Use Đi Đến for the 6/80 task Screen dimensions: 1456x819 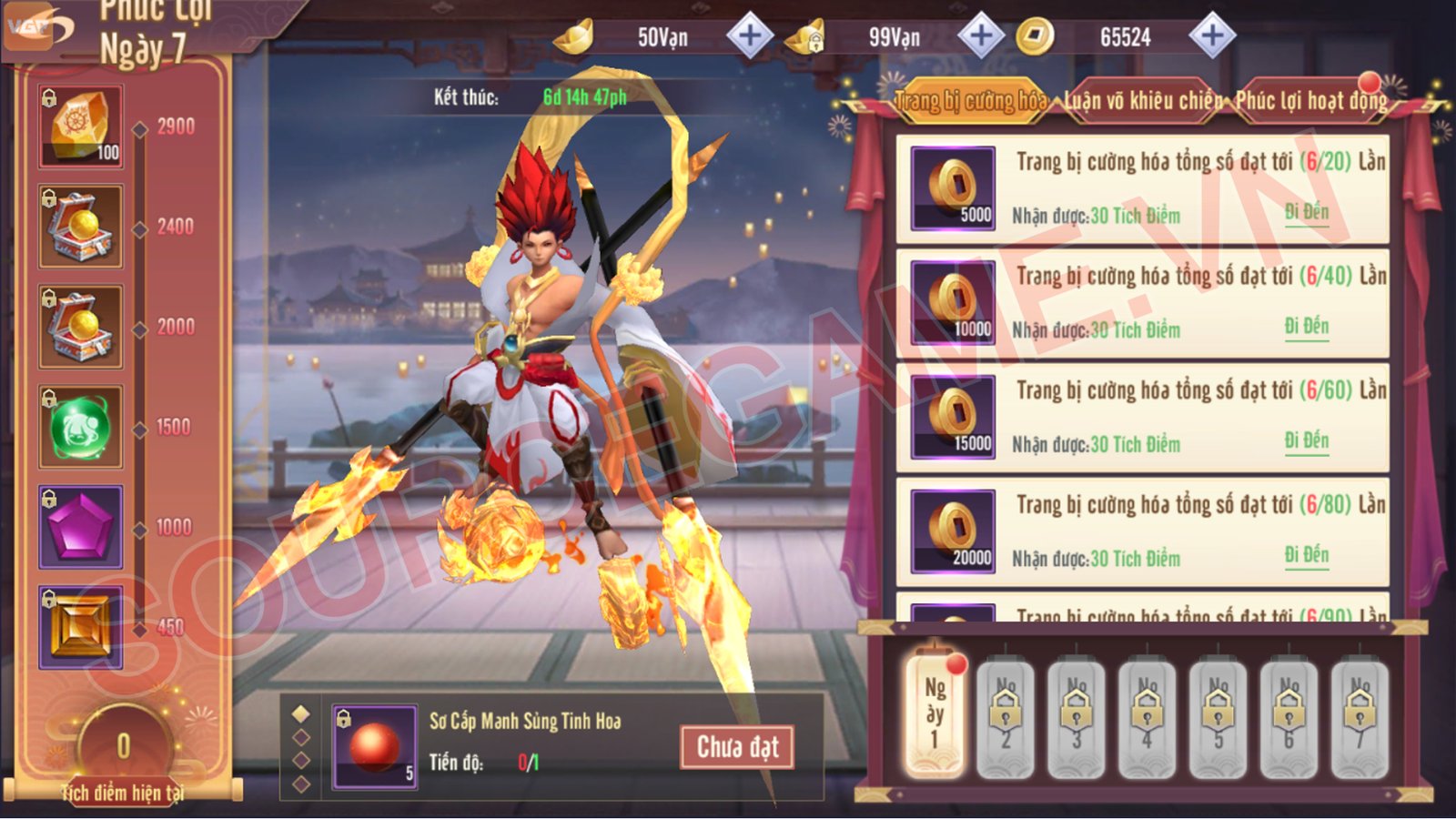pyautogui.click(x=1307, y=555)
